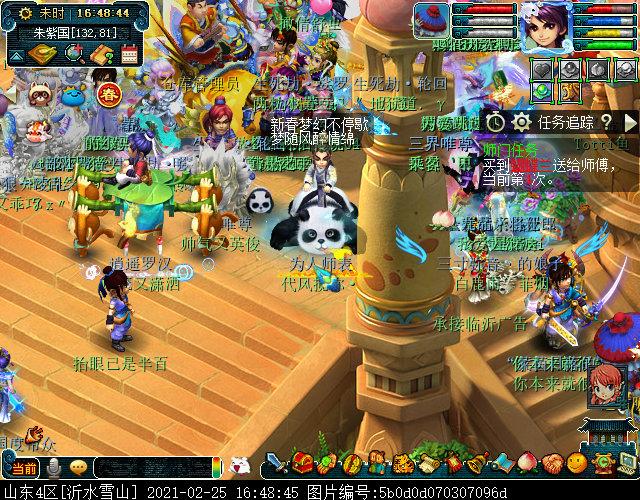Click the green orb buff icon
The height and width of the screenshot is (500, 640).
point(541,91)
